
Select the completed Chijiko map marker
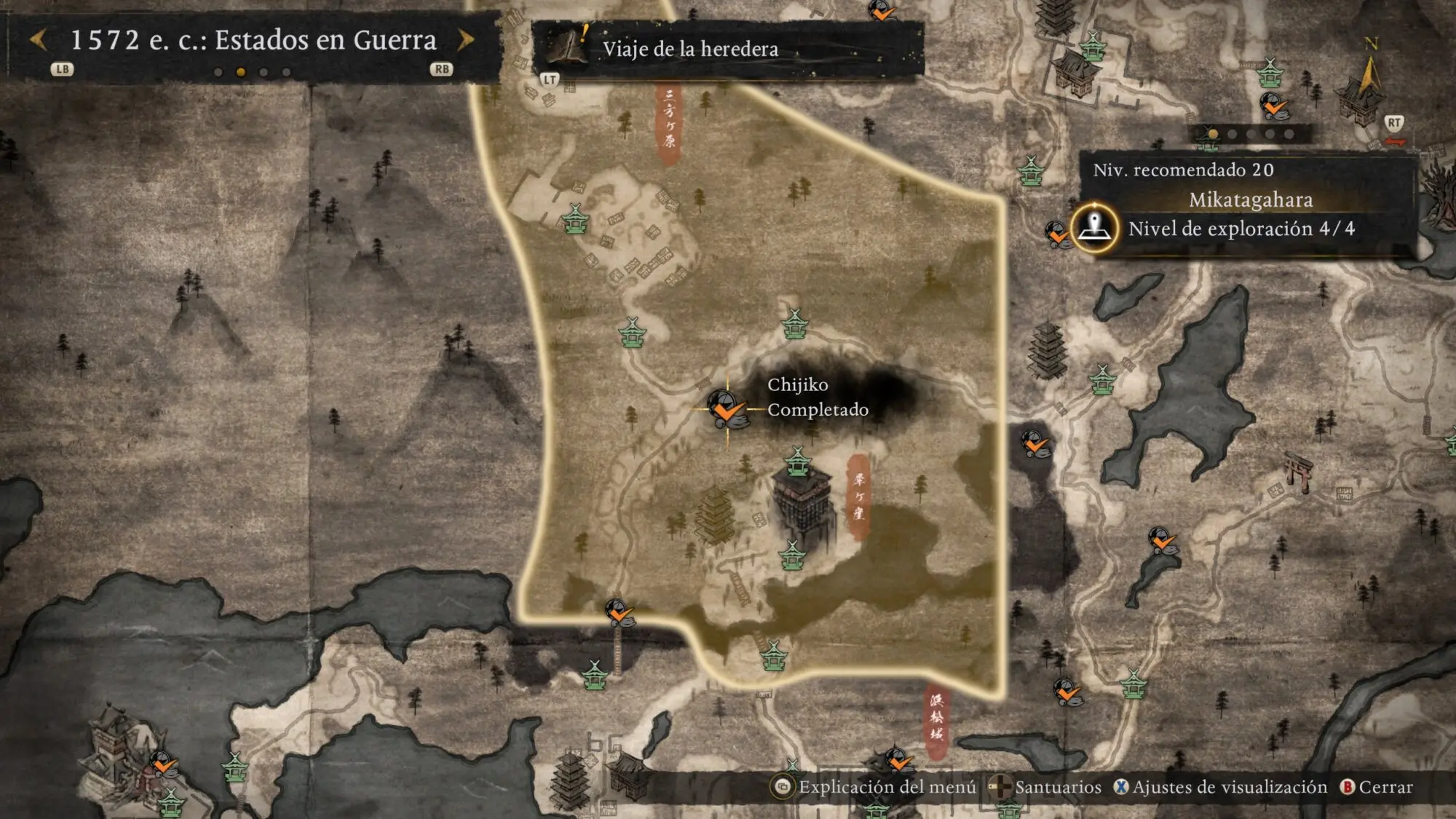[x=726, y=408]
